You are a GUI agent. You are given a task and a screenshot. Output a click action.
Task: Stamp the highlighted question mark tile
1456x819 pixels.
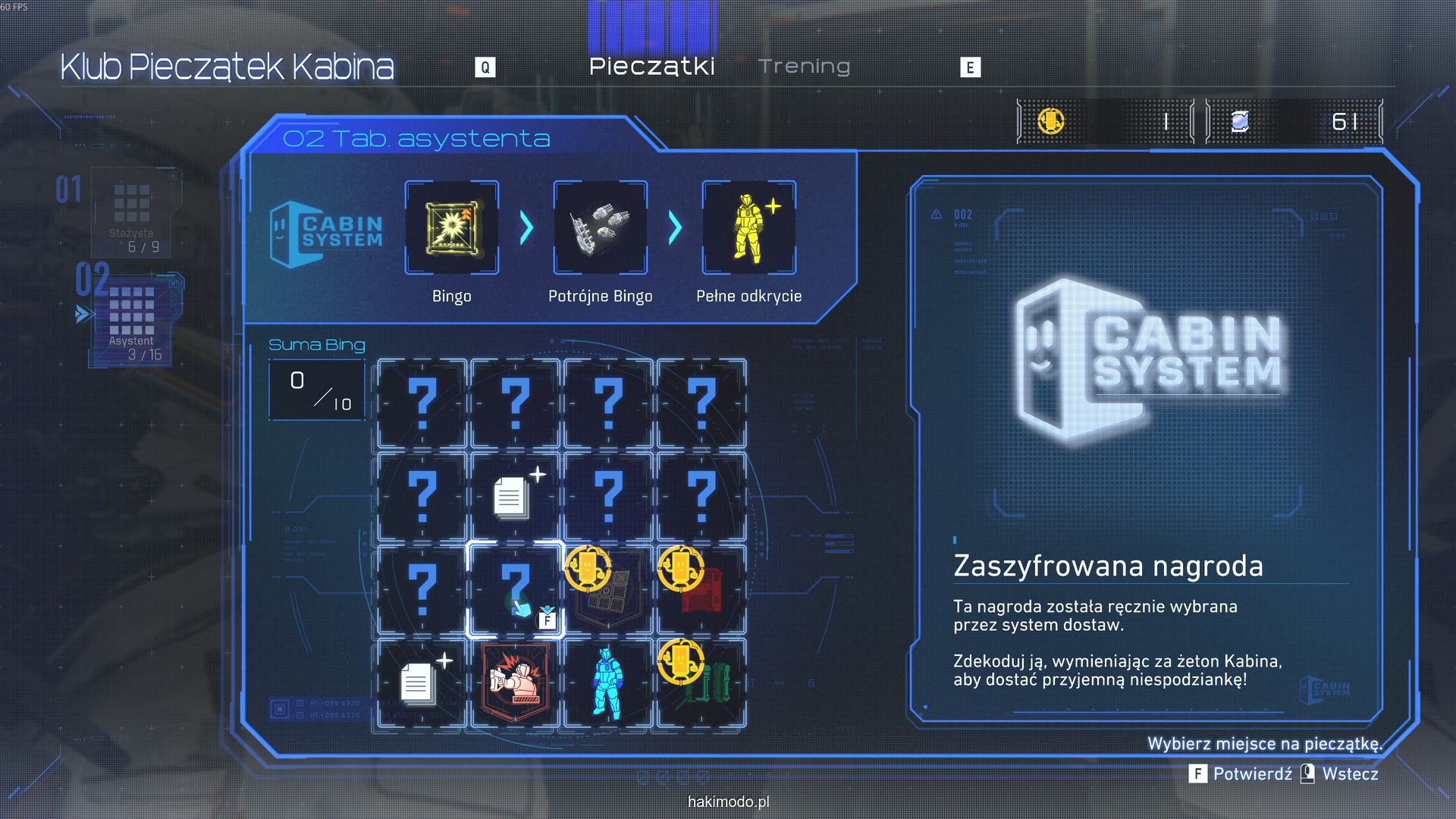(516, 590)
